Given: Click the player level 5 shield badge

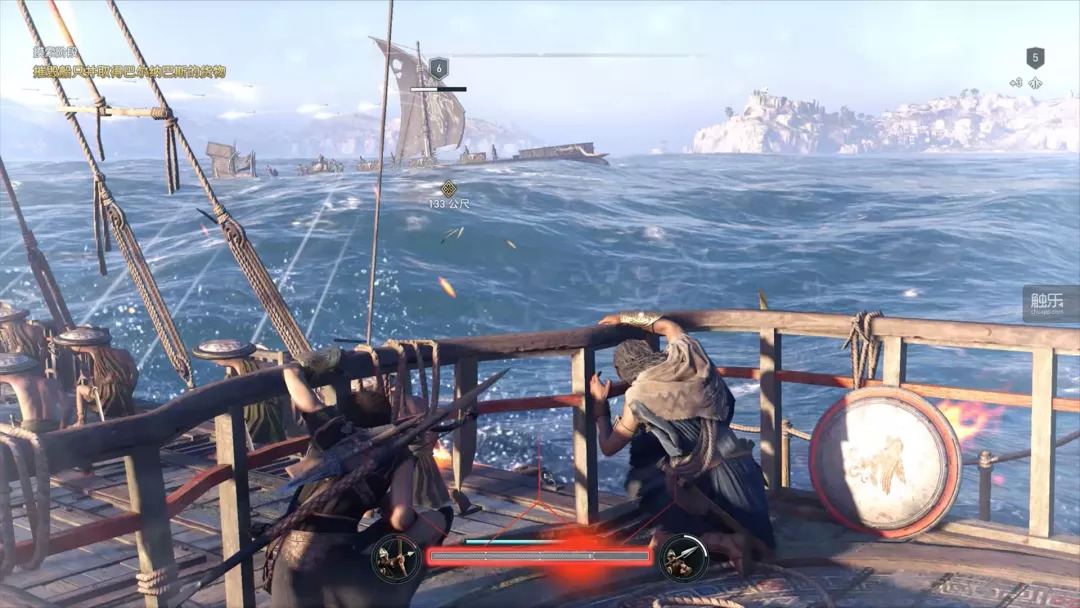Looking at the screenshot, I should 1035,58.
